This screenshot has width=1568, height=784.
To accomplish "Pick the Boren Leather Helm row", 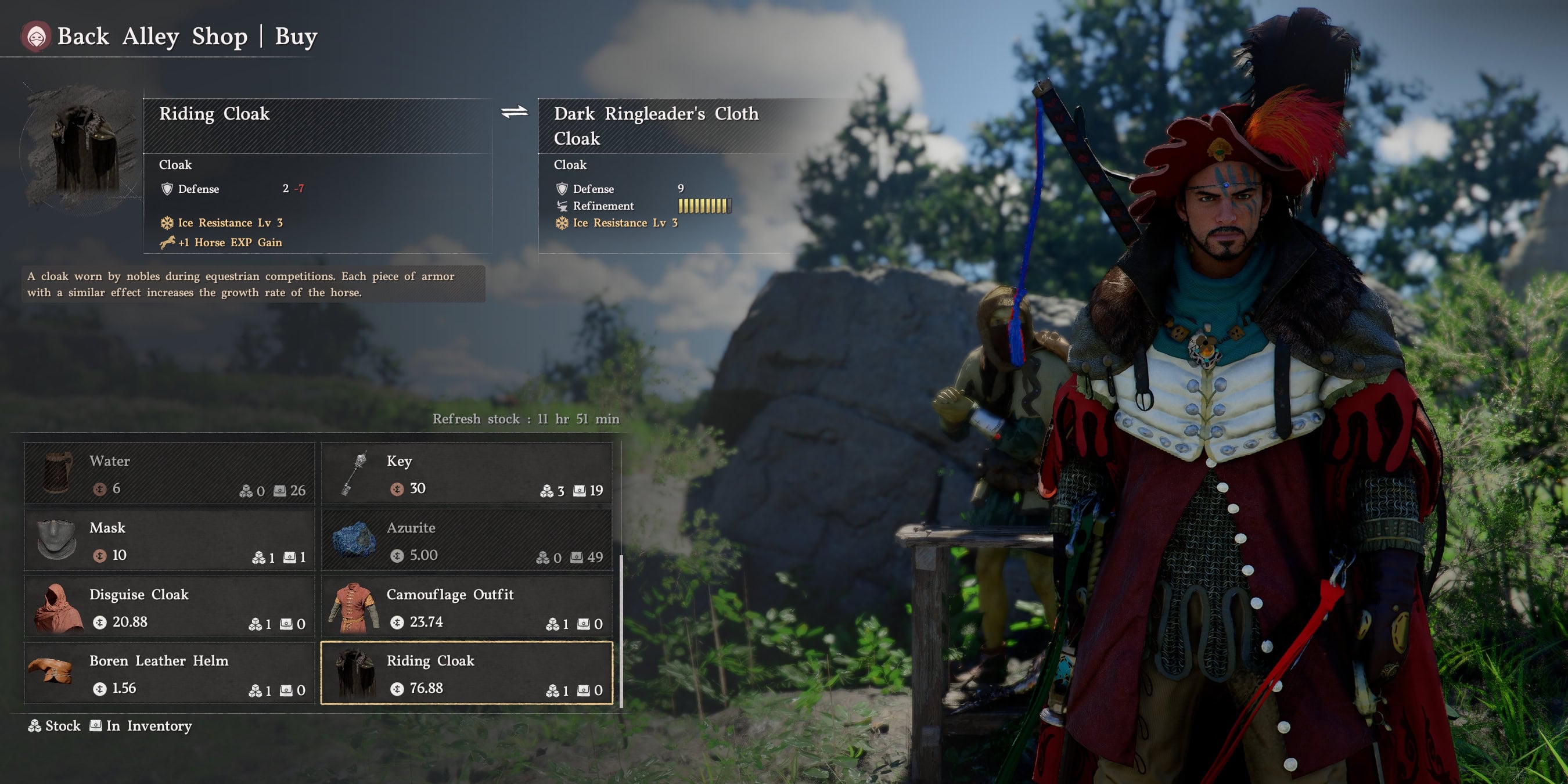I will tap(169, 673).
